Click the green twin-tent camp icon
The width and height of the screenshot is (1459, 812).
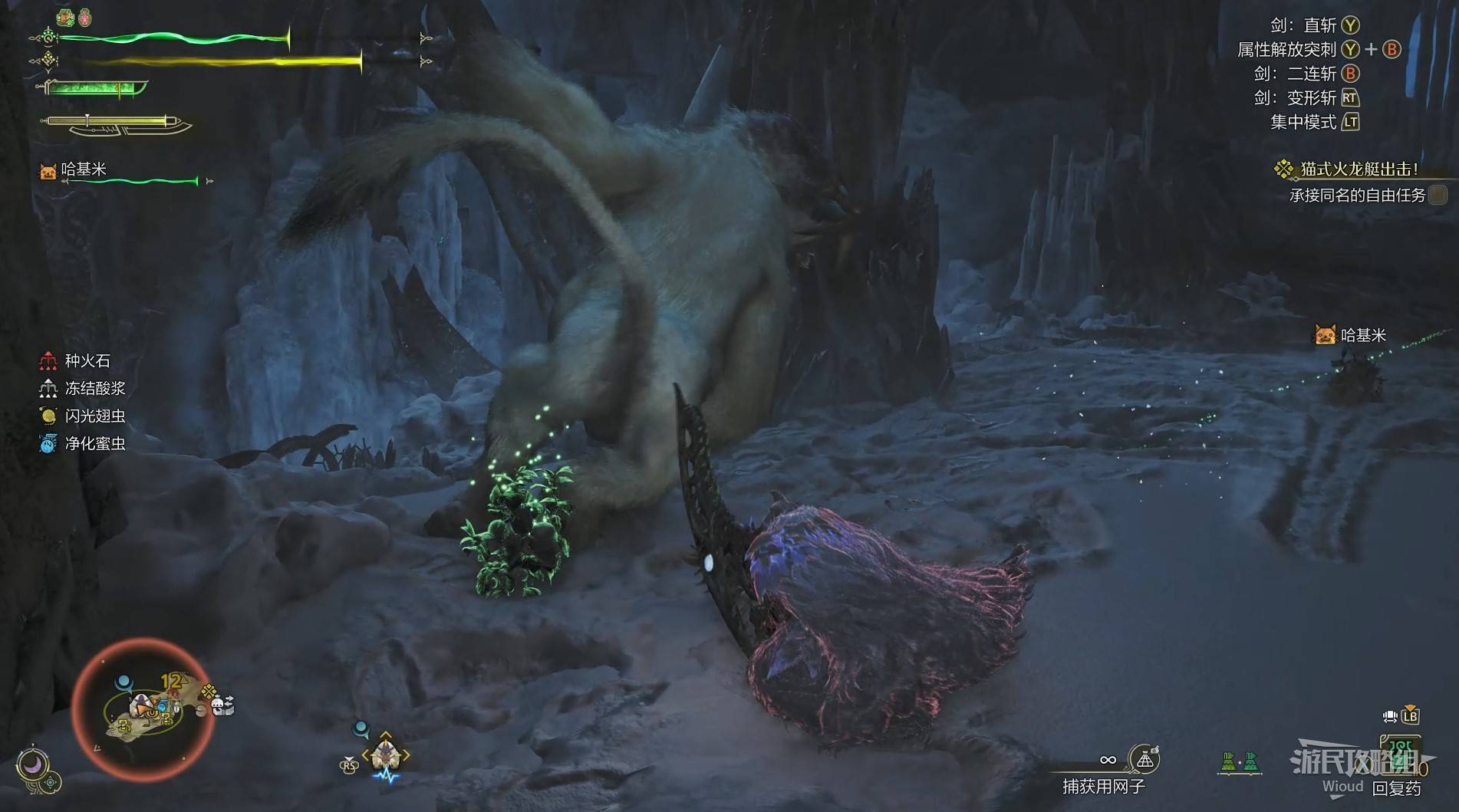(x=1240, y=762)
